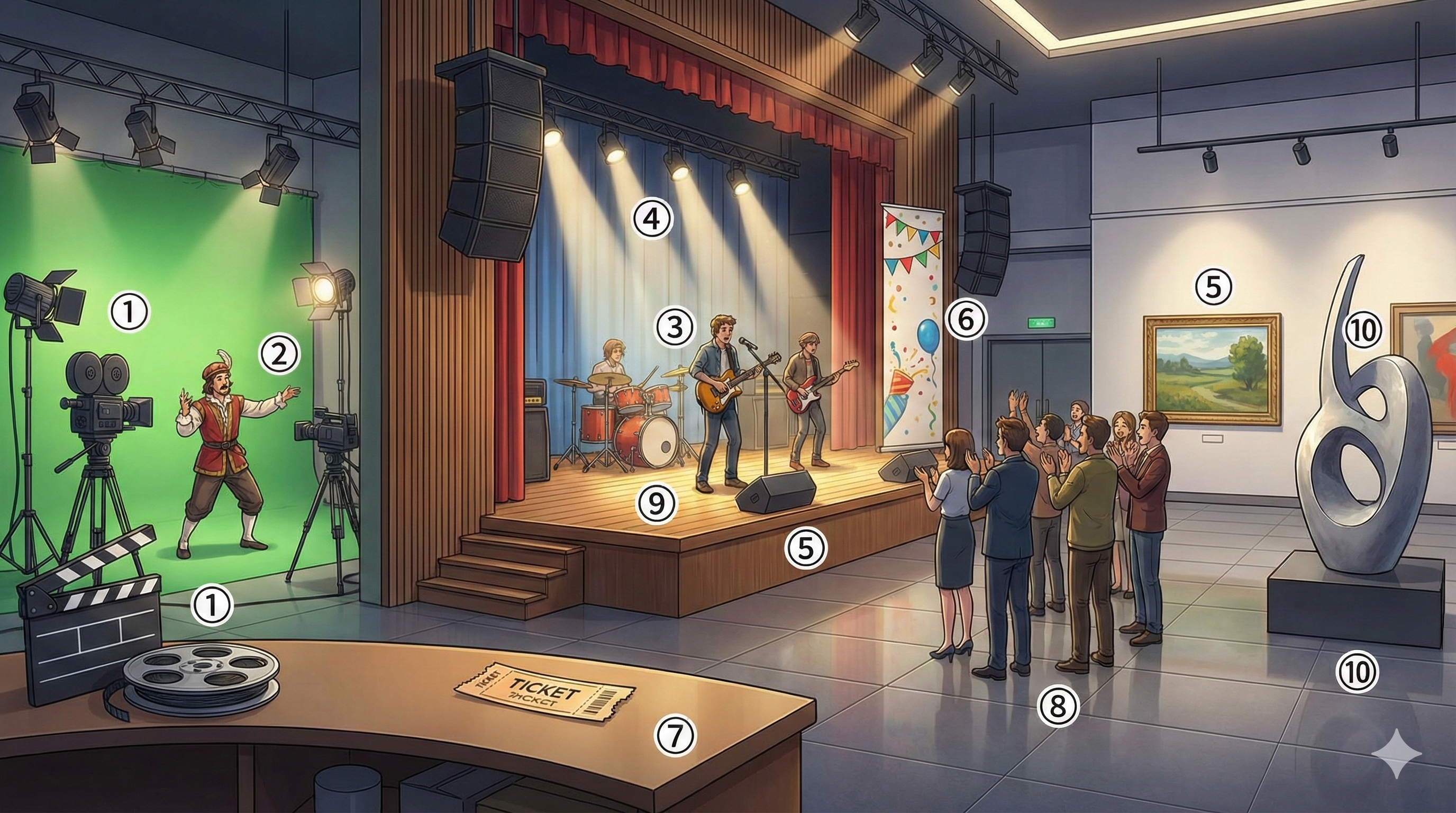The width and height of the screenshot is (1456, 813).
Task: Select the number 9 hotspot marker
Action: pyautogui.click(x=656, y=503)
